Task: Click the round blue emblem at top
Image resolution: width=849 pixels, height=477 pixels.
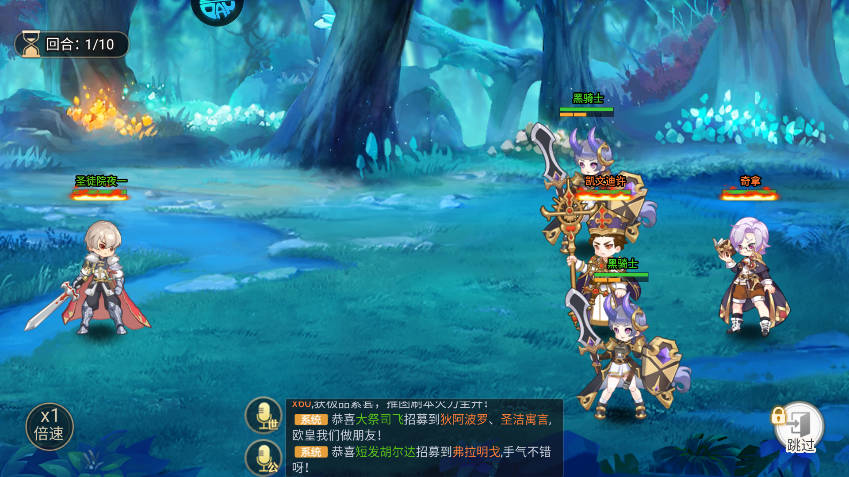Action: [217, 10]
